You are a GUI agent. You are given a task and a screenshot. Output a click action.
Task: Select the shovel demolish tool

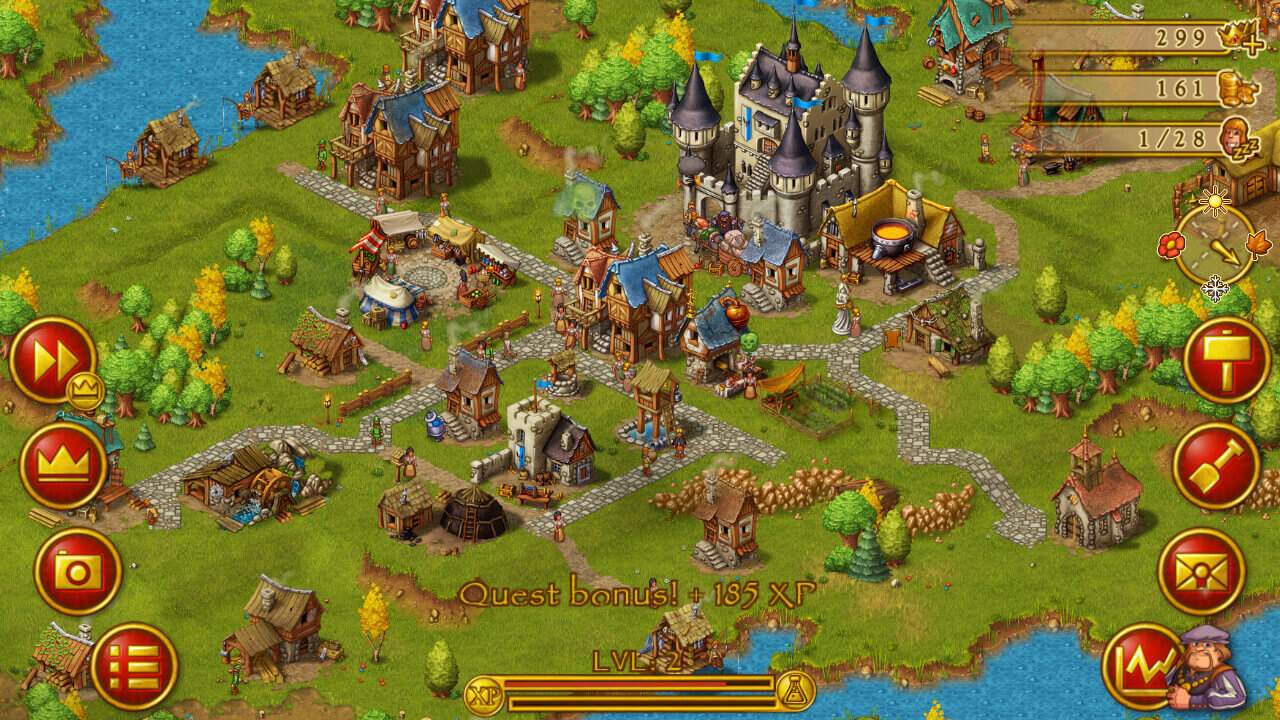point(1215,466)
